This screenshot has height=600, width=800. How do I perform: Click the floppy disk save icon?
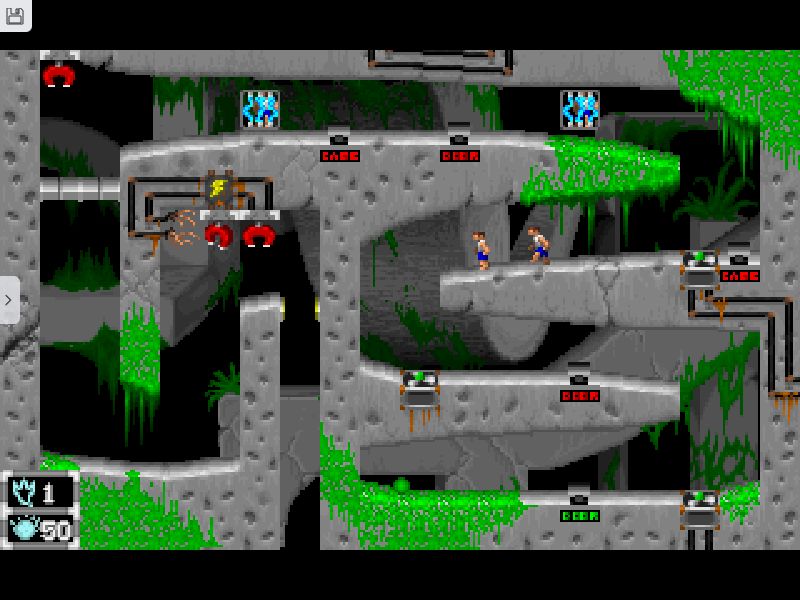coord(14,15)
